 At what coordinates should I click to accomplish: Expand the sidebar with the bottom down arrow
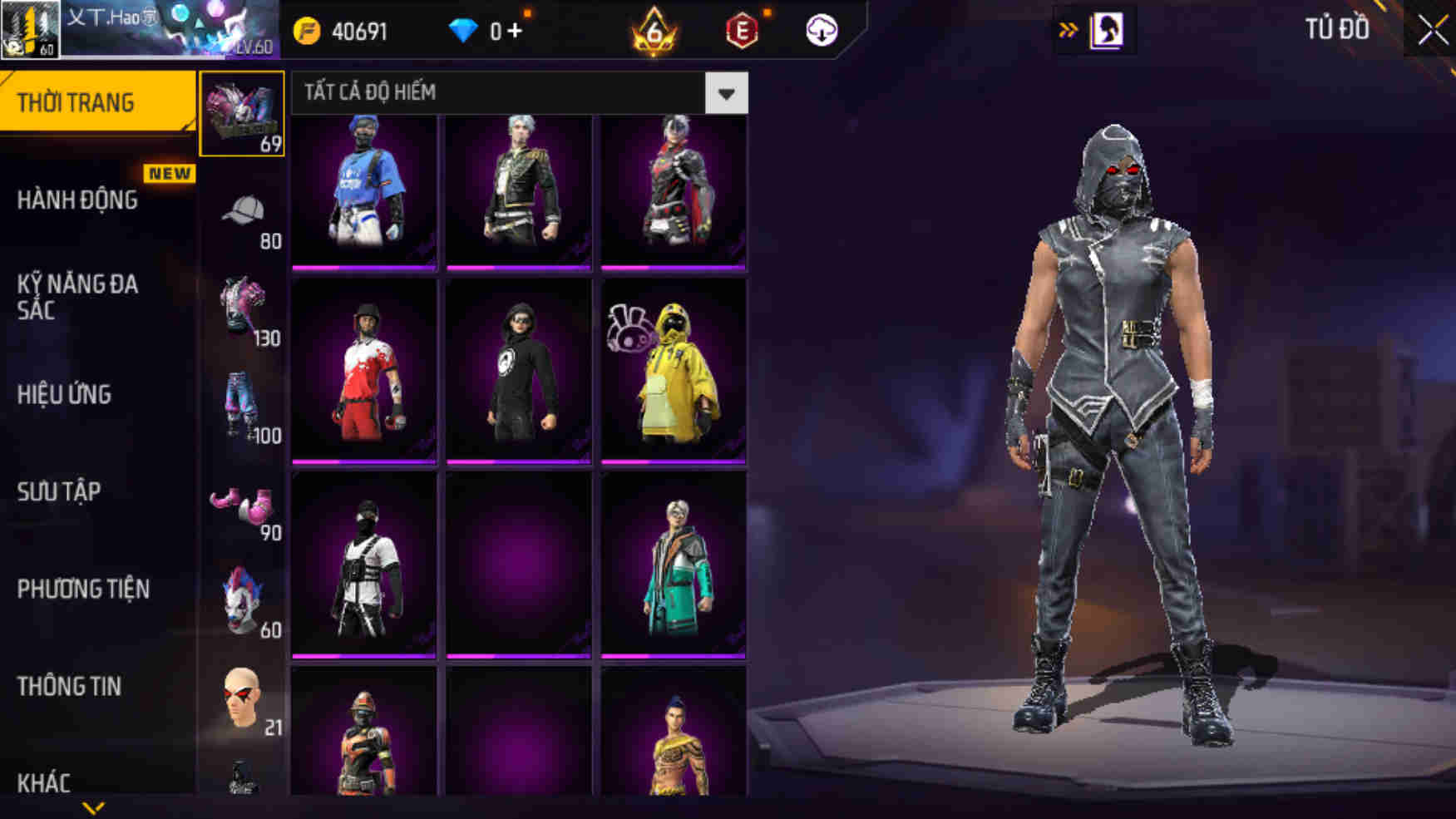(94, 808)
